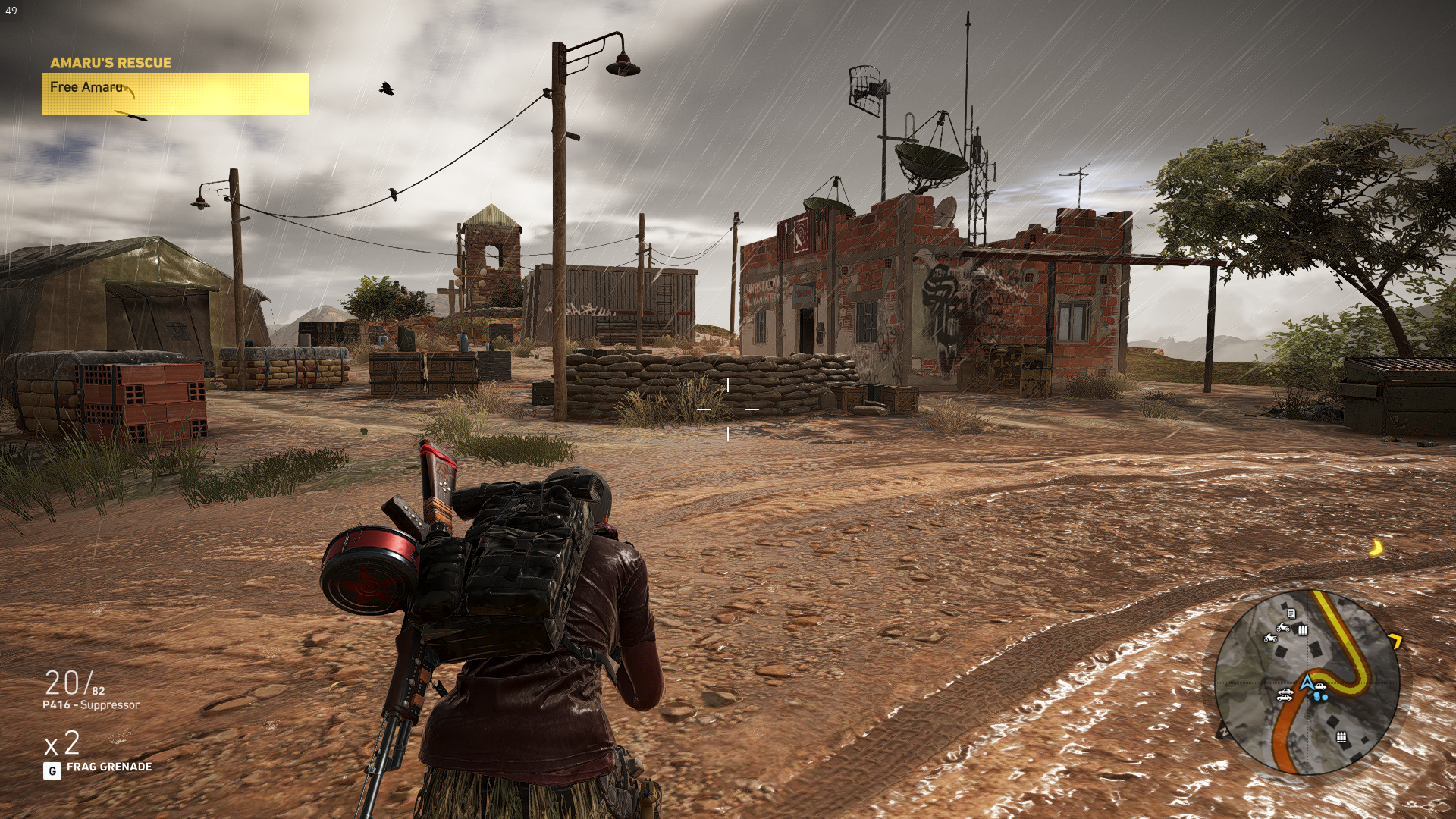Choose the P416 - Suppressor weapon label
The image size is (1456, 819).
pyautogui.click(x=91, y=705)
